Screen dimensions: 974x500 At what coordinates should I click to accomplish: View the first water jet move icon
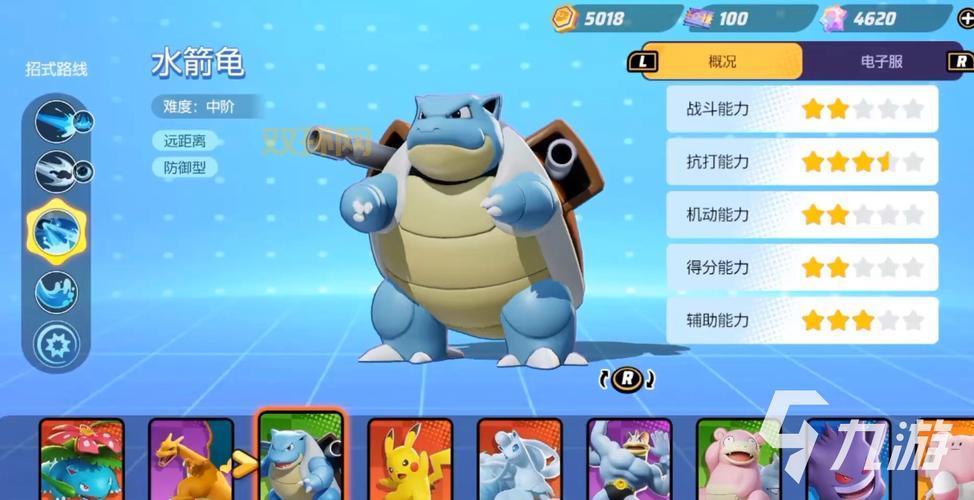pyautogui.click(x=56, y=122)
